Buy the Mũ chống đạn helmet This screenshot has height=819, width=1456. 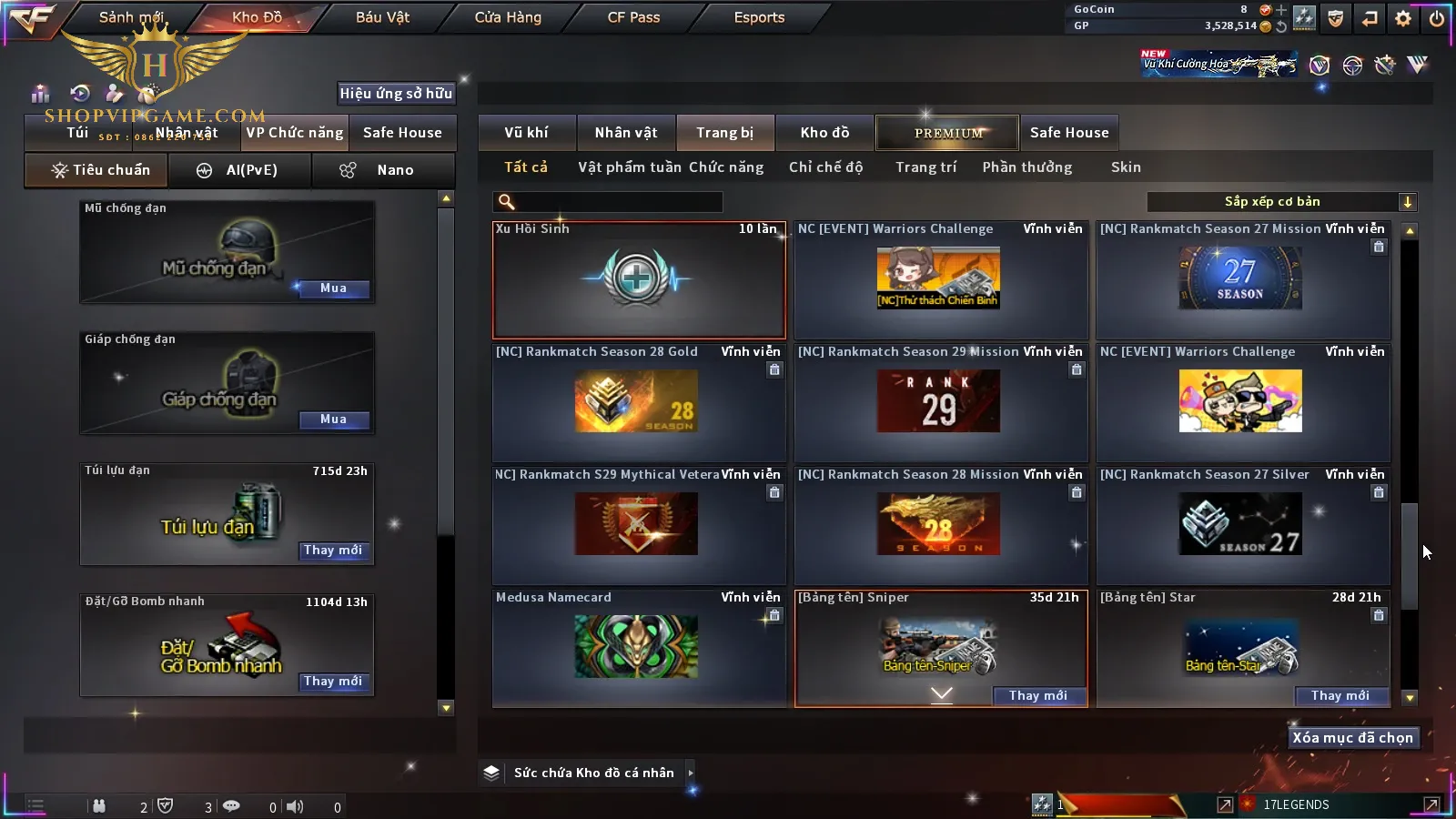pyautogui.click(x=333, y=288)
